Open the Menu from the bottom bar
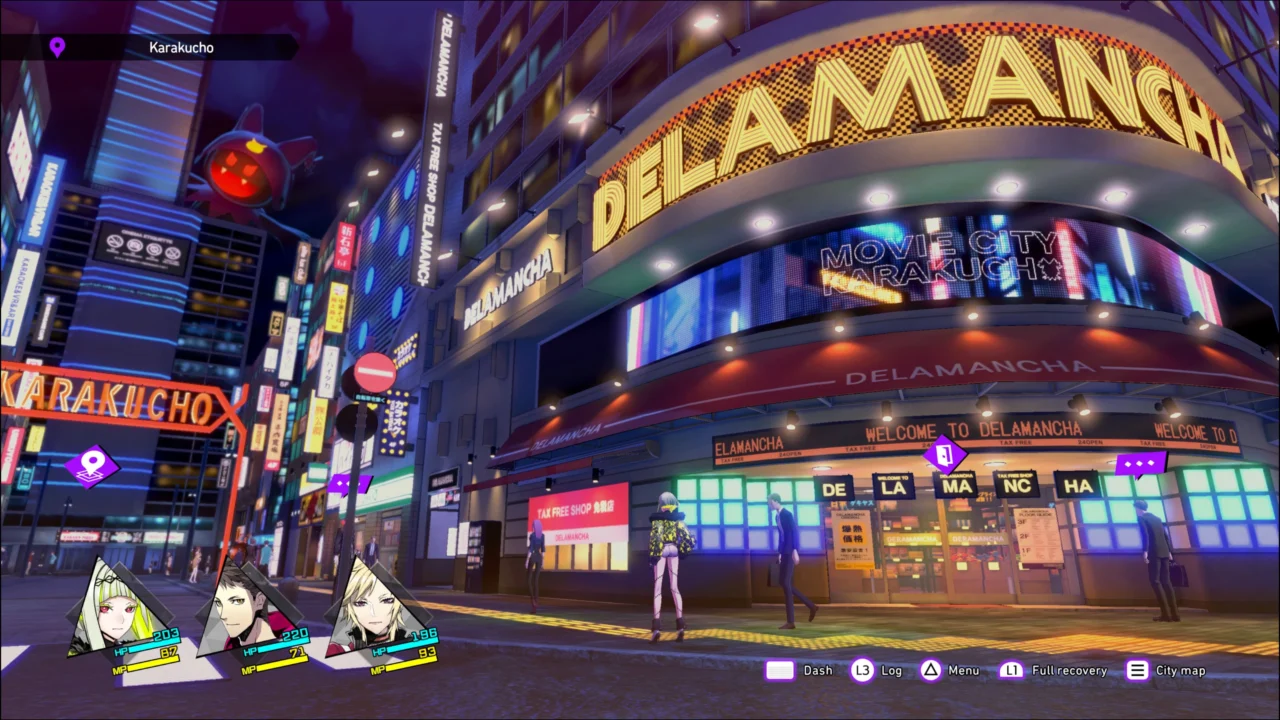This screenshot has height=720, width=1280. click(962, 670)
